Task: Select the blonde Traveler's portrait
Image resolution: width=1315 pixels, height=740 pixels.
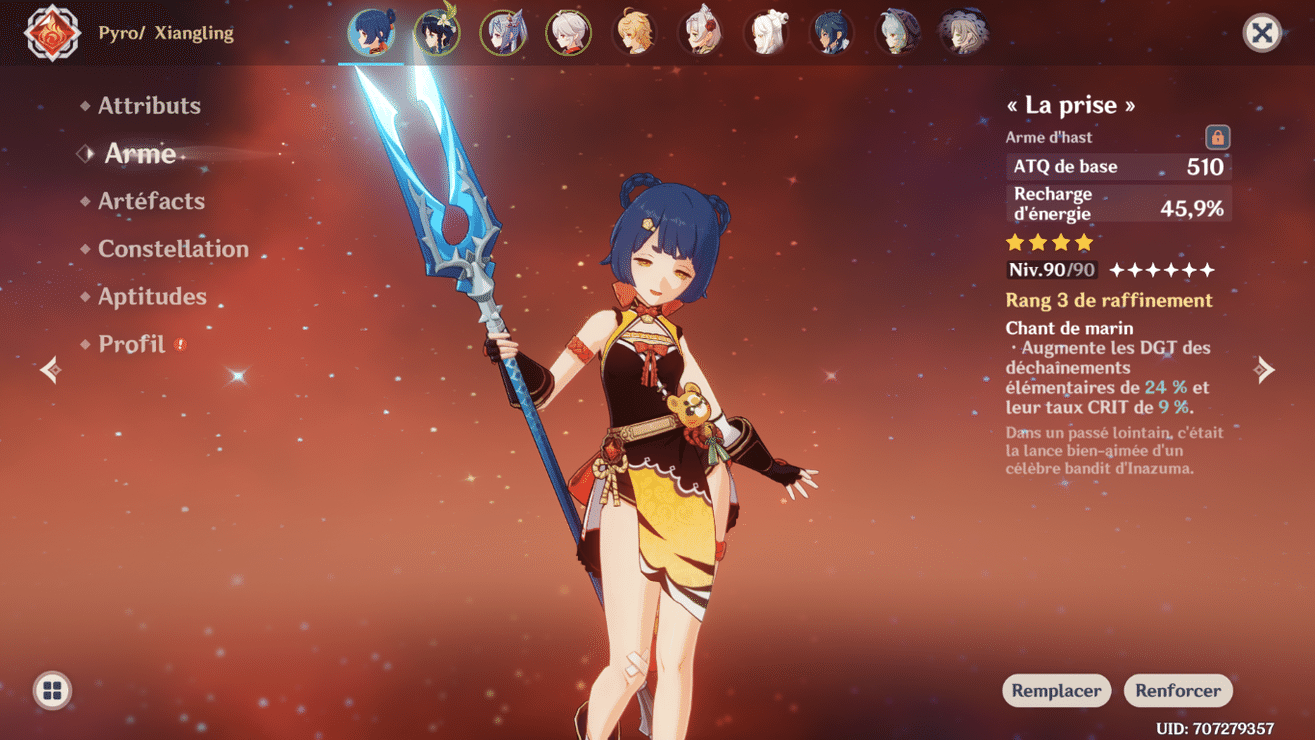Action: [x=635, y=32]
